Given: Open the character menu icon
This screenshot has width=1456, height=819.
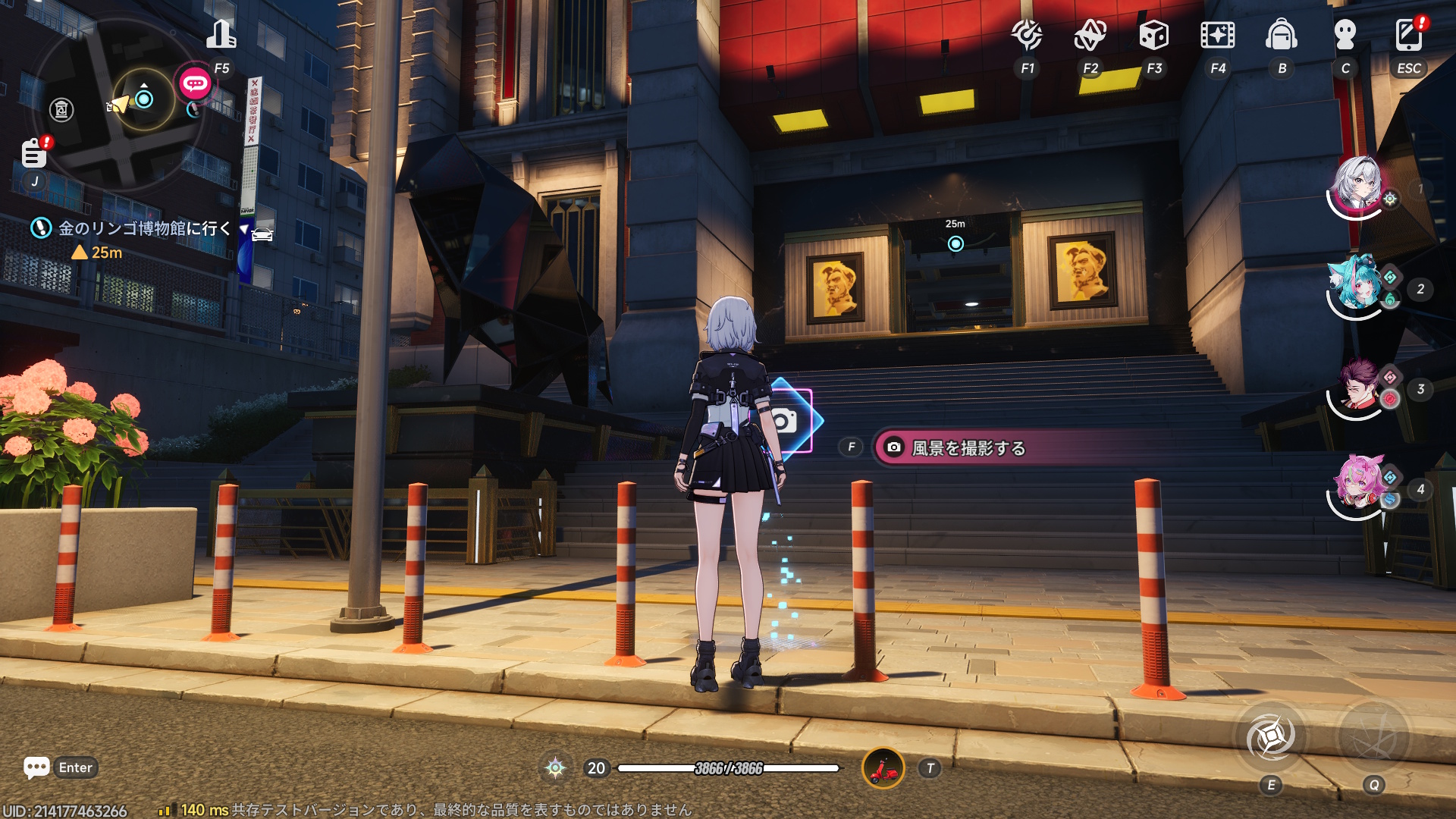Looking at the screenshot, I should point(1345,35).
